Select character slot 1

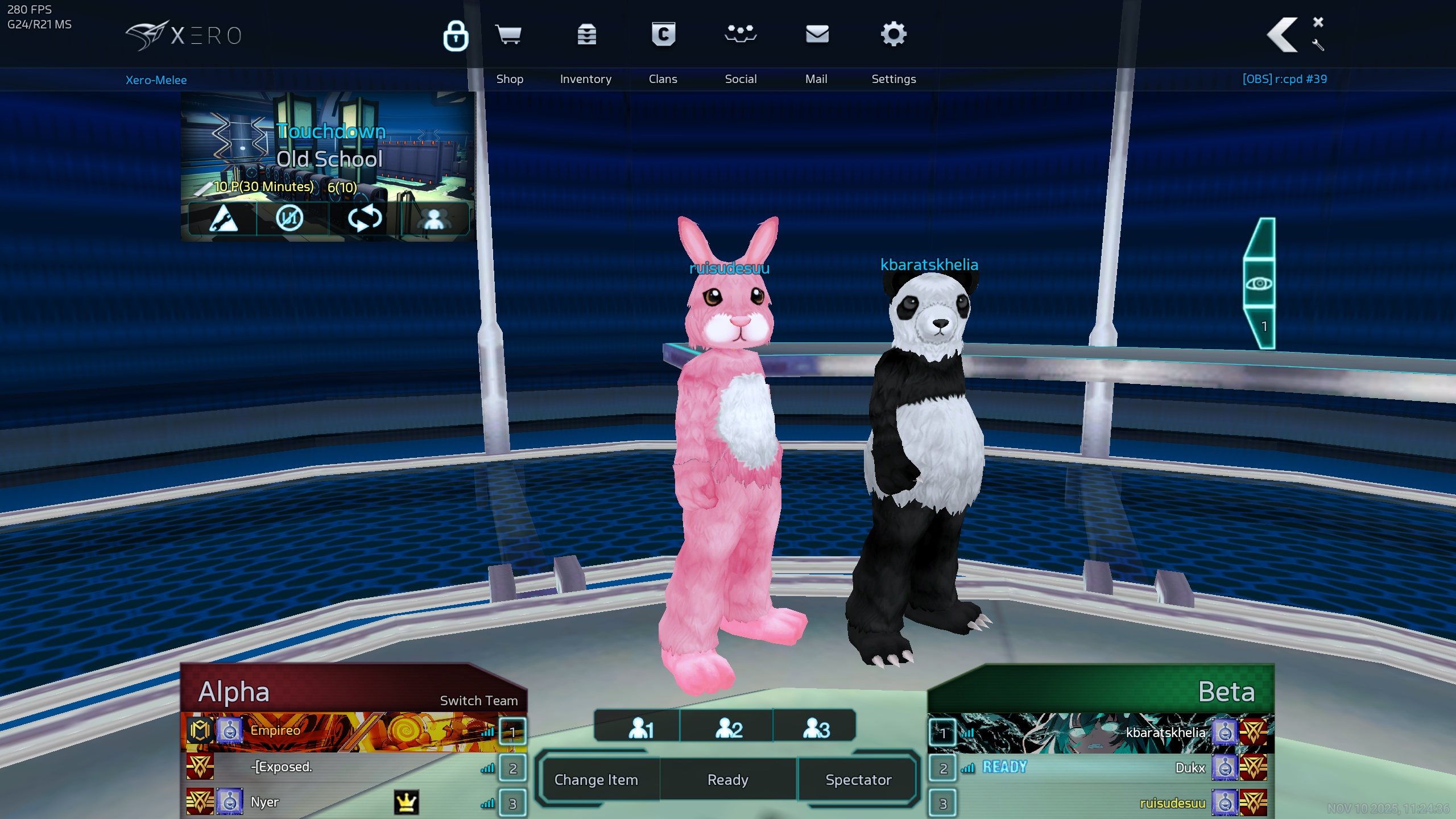pyautogui.click(x=640, y=728)
